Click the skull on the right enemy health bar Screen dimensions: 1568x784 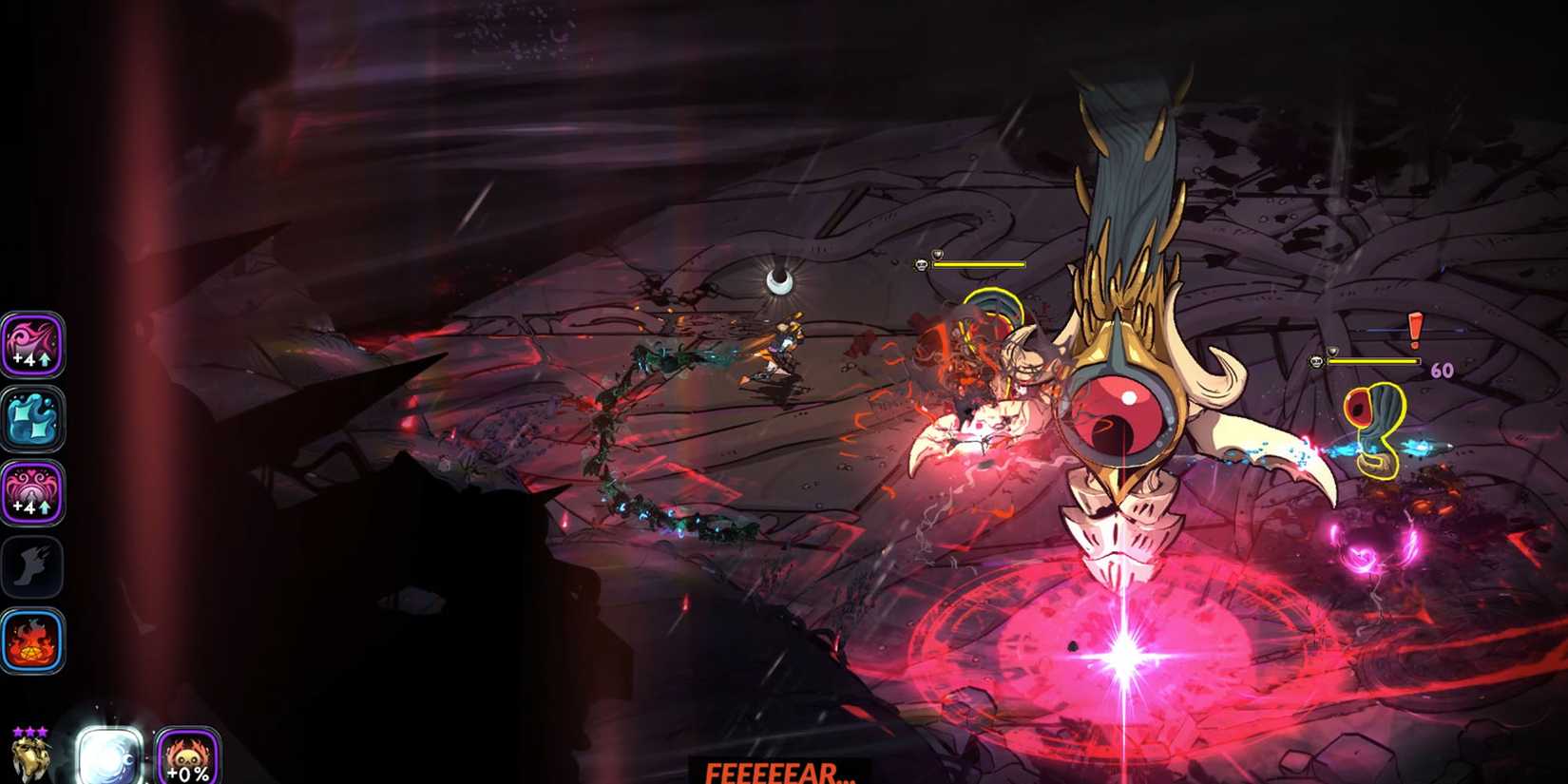(1316, 362)
